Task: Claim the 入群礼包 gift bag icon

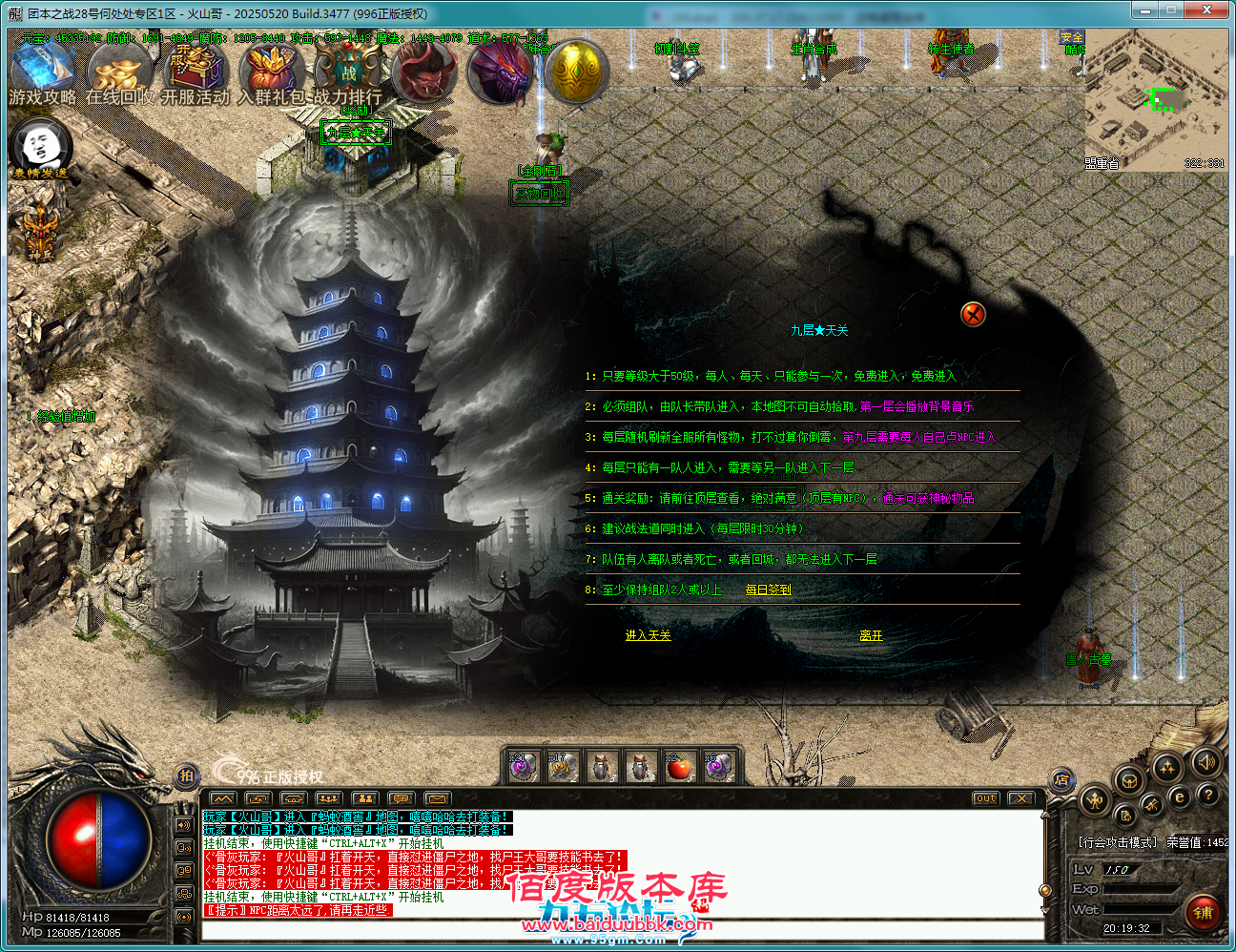Action: 272,73
